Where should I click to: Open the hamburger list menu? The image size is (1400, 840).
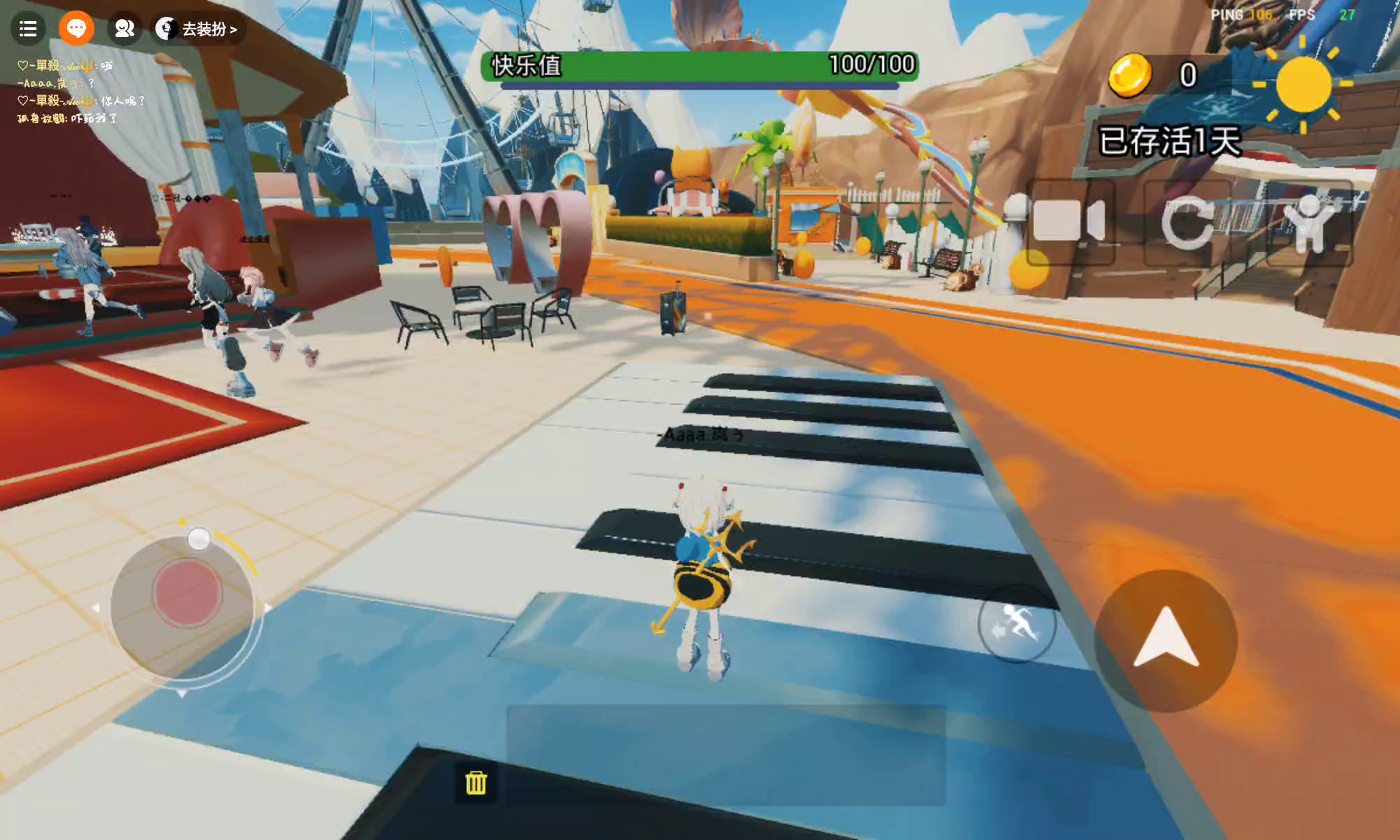point(28,29)
